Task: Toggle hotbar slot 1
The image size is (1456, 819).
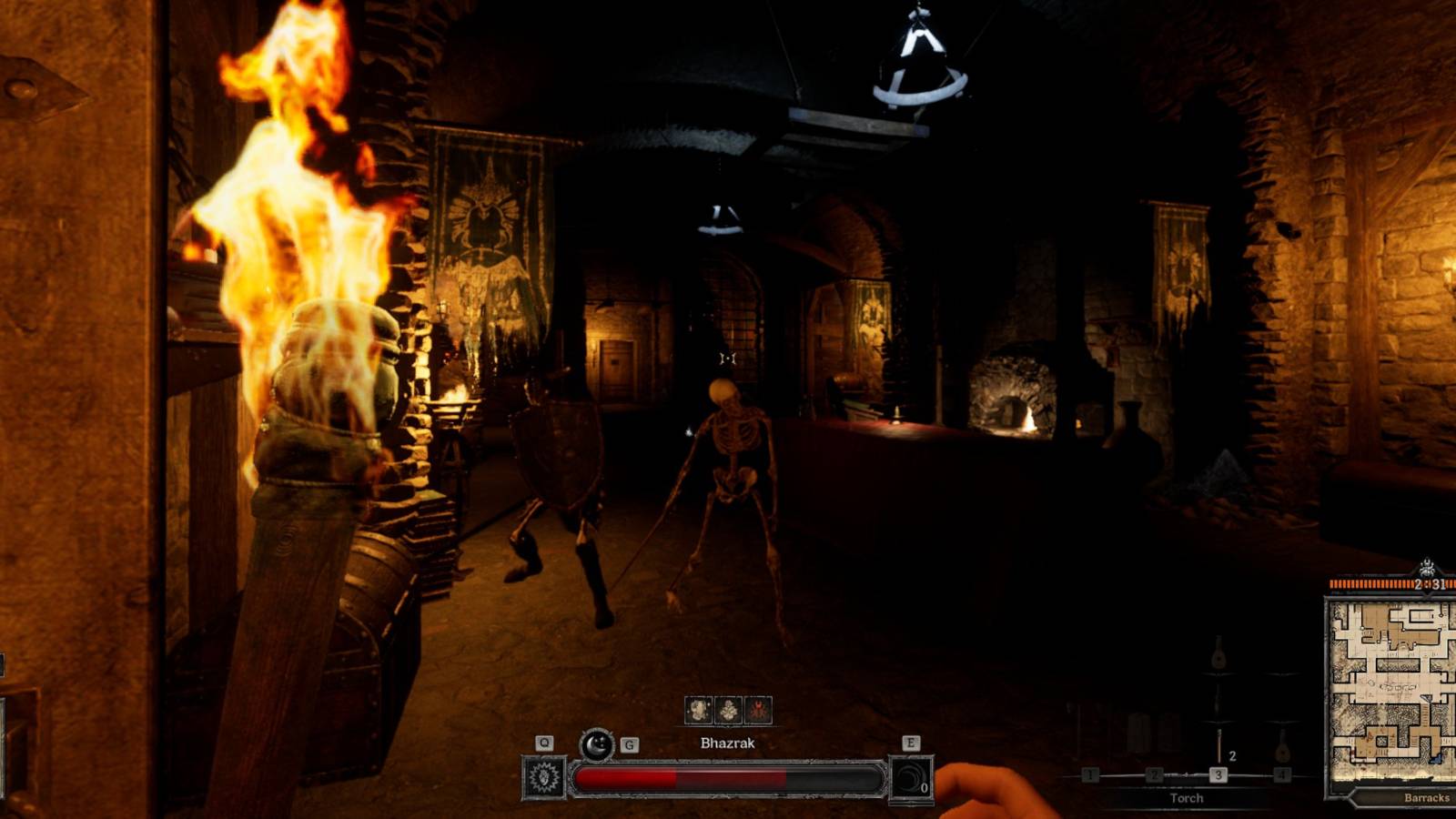Action: coord(1090,774)
